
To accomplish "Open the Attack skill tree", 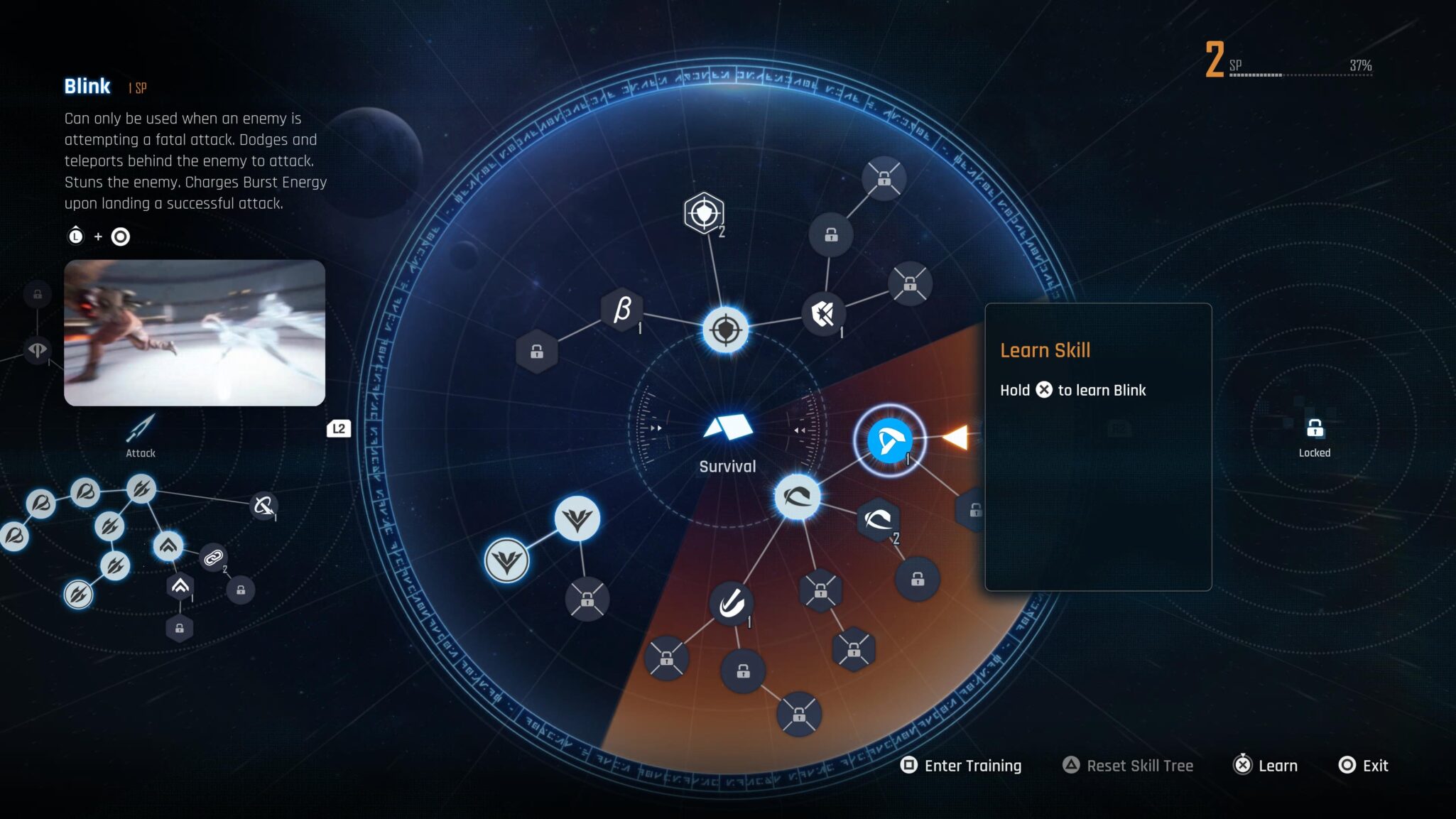I will pyautogui.click(x=141, y=435).
